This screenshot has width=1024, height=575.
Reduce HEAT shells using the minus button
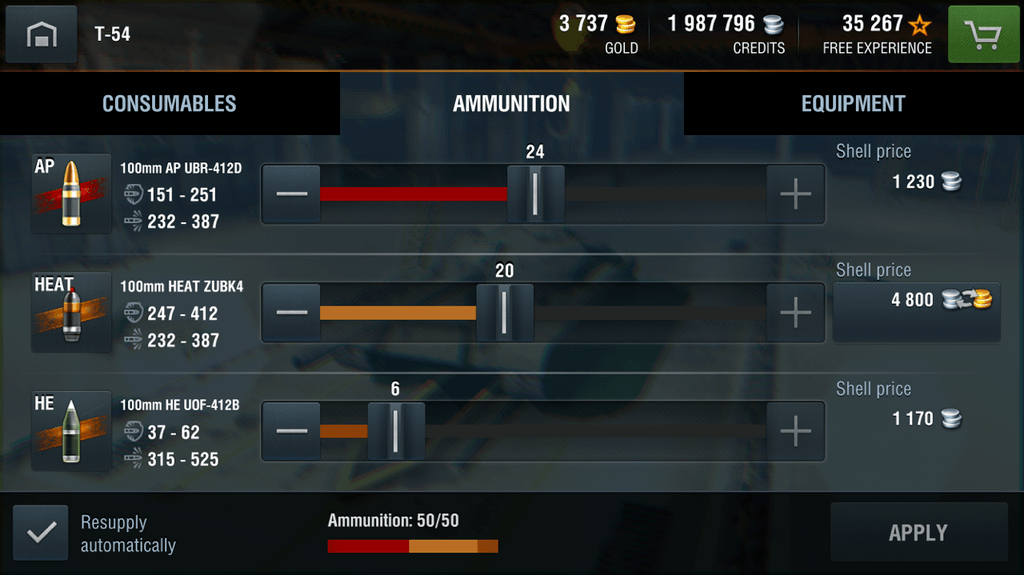292,313
